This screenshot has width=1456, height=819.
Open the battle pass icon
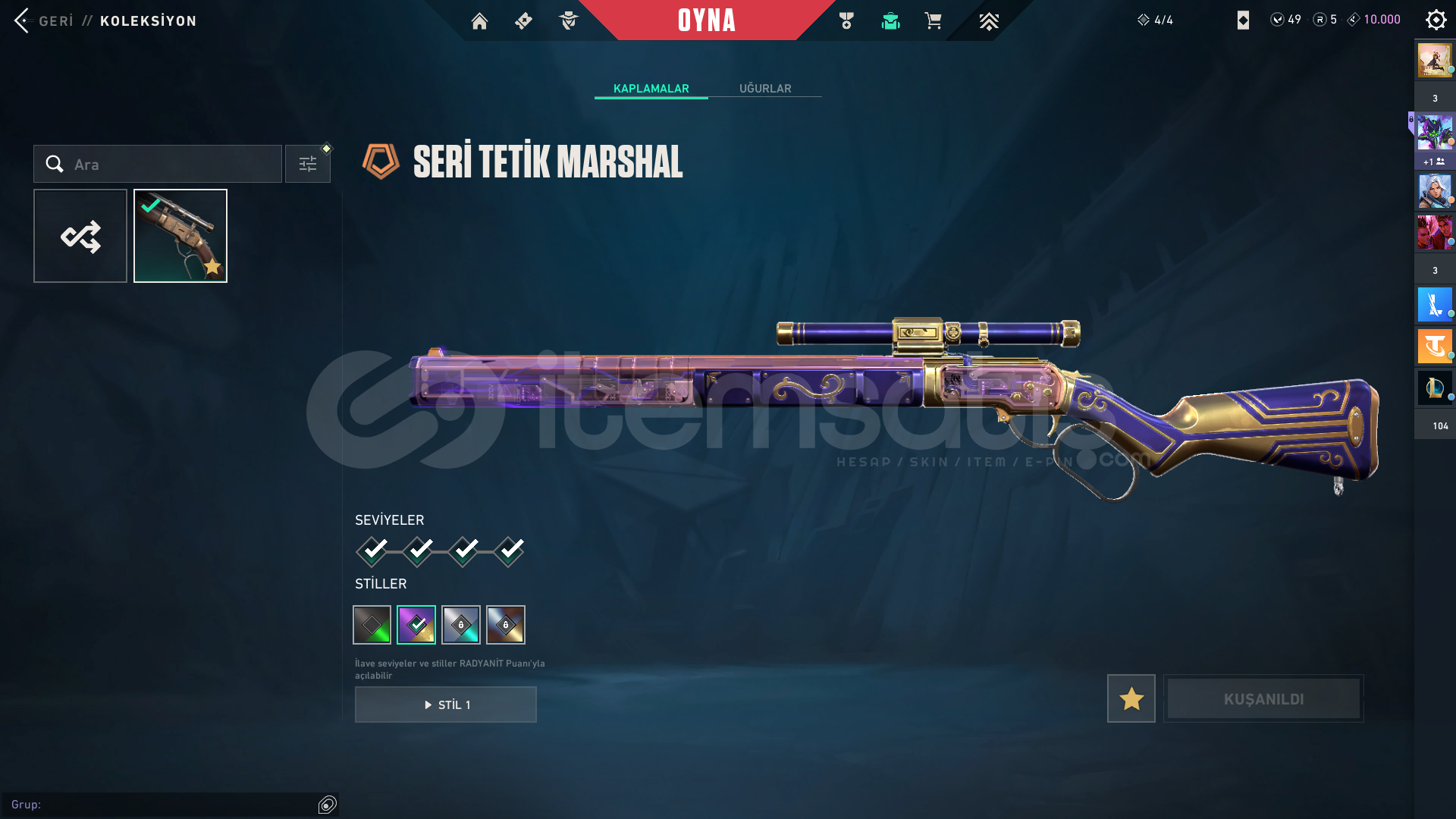click(x=524, y=21)
